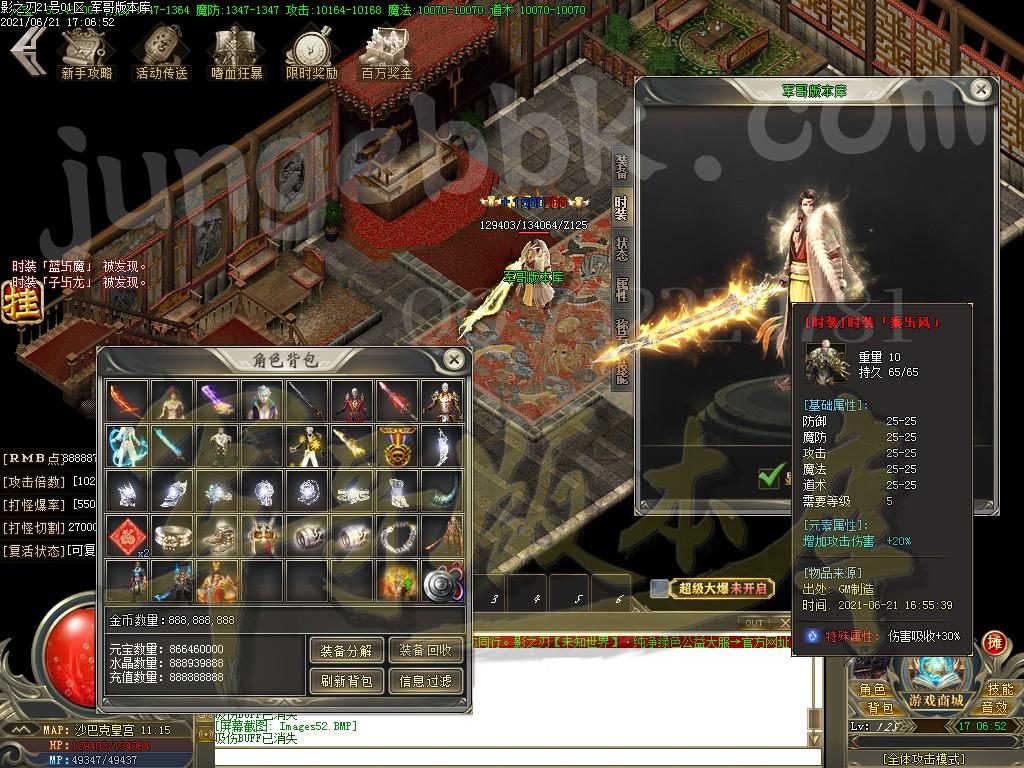Image resolution: width=1024 pixels, height=768 pixels.
Task: Click the round 挂 auto-play button
Action: pos(17,304)
